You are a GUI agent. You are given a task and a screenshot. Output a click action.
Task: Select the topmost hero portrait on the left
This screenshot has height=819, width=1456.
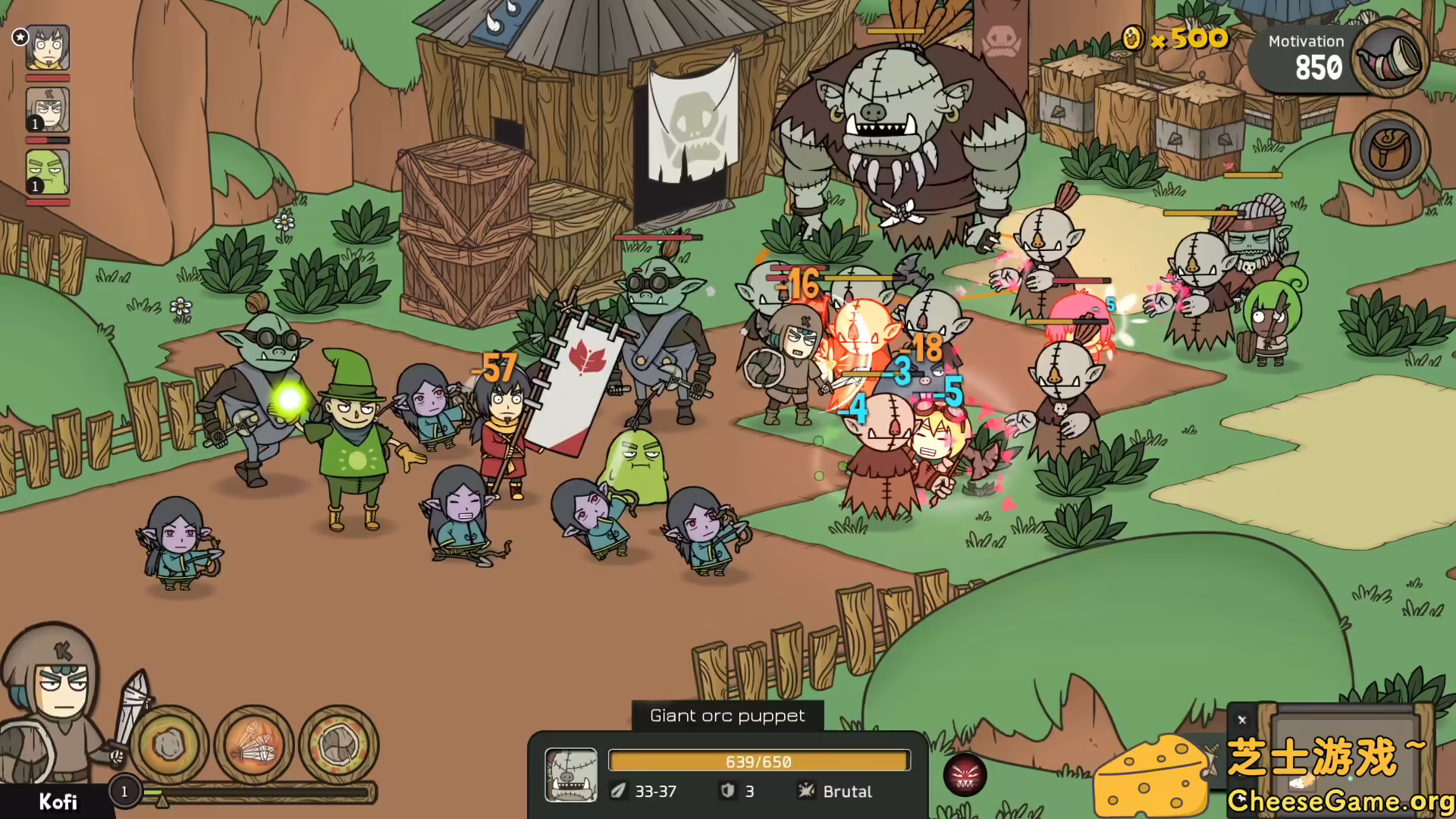pyautogui.click(x=47, y=48)
